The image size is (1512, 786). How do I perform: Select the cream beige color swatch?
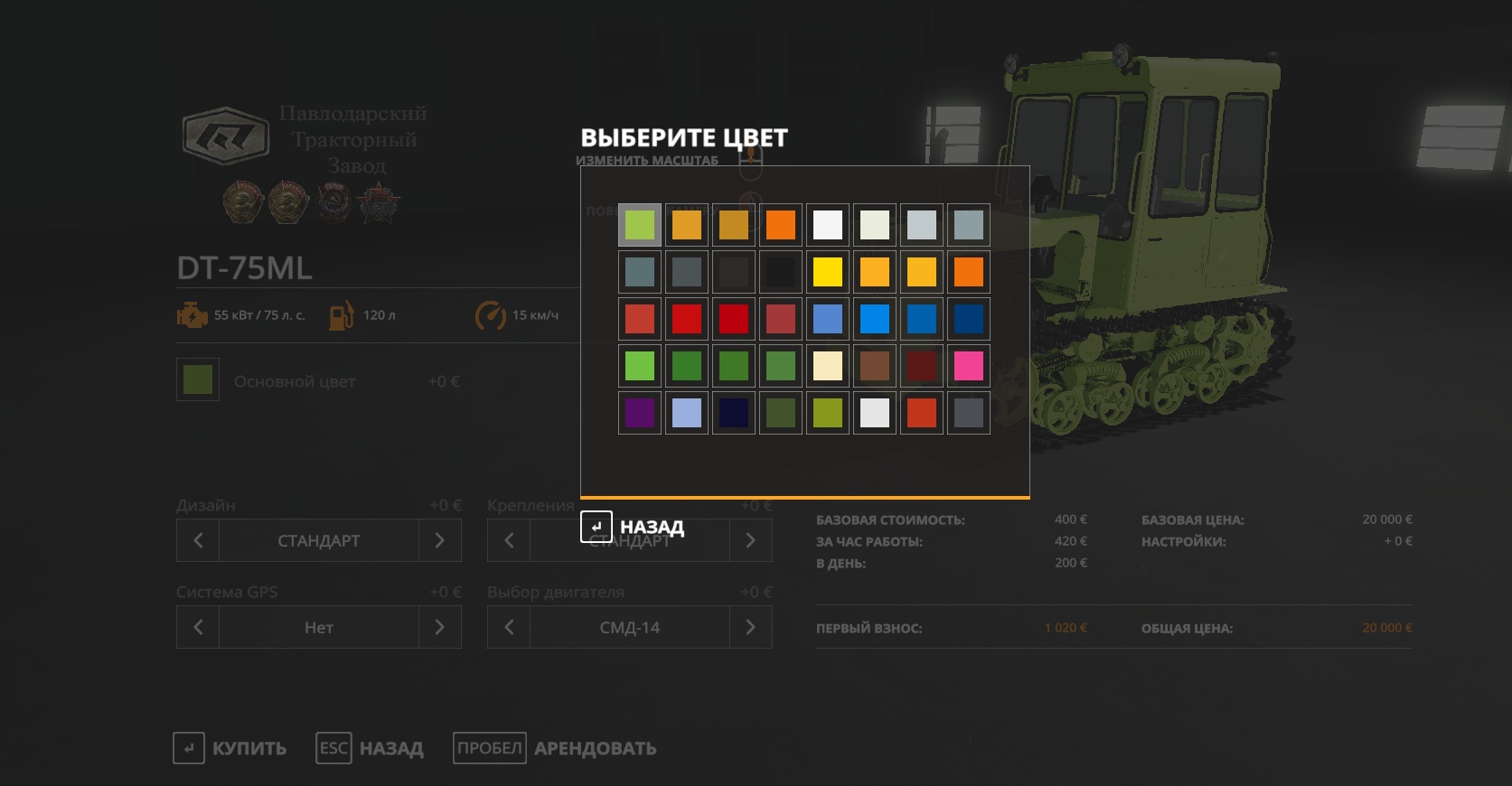[827, 366]
